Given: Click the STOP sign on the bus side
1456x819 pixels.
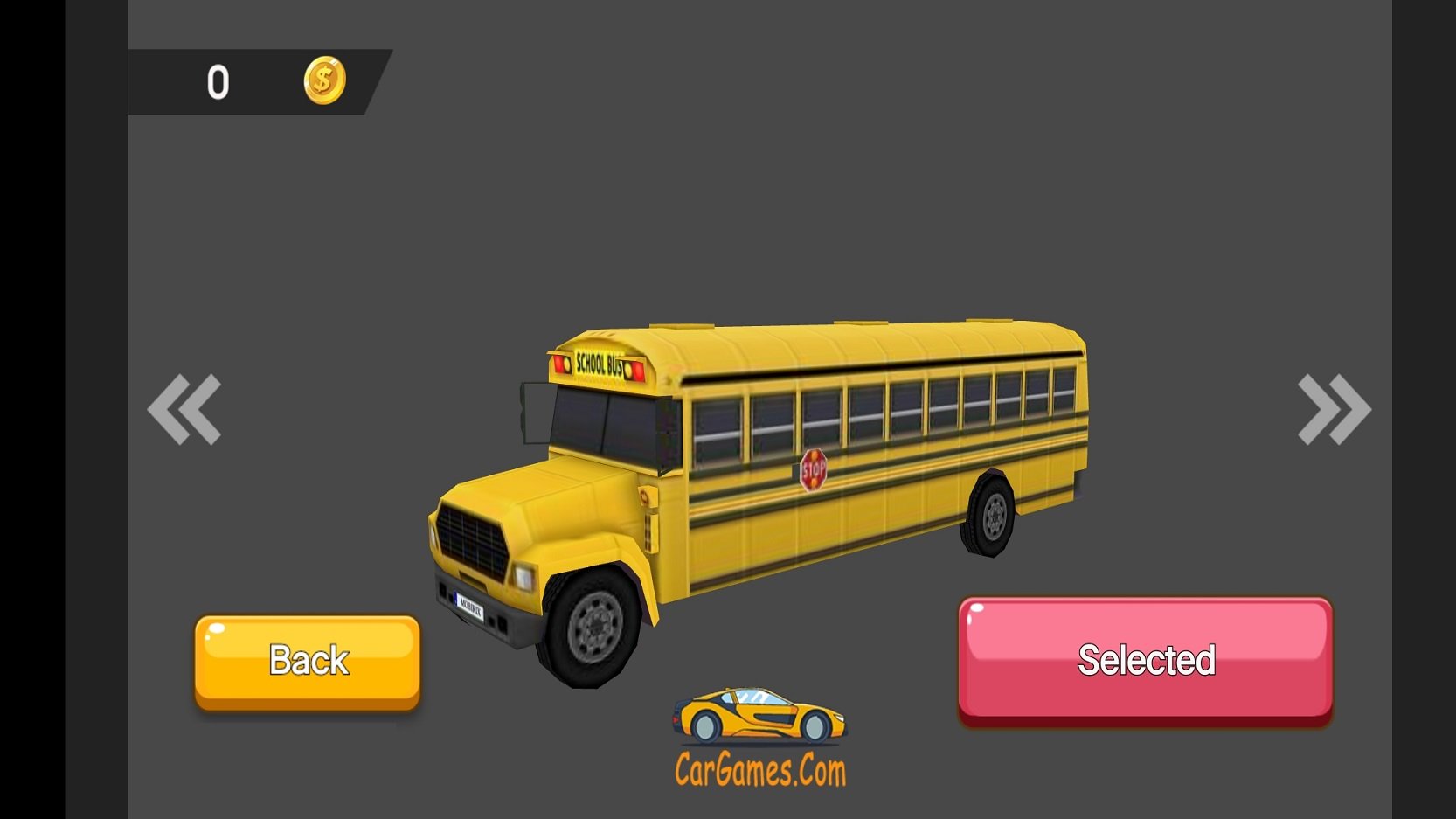Looking at the screenshot, I should click(x=814, y=468).
